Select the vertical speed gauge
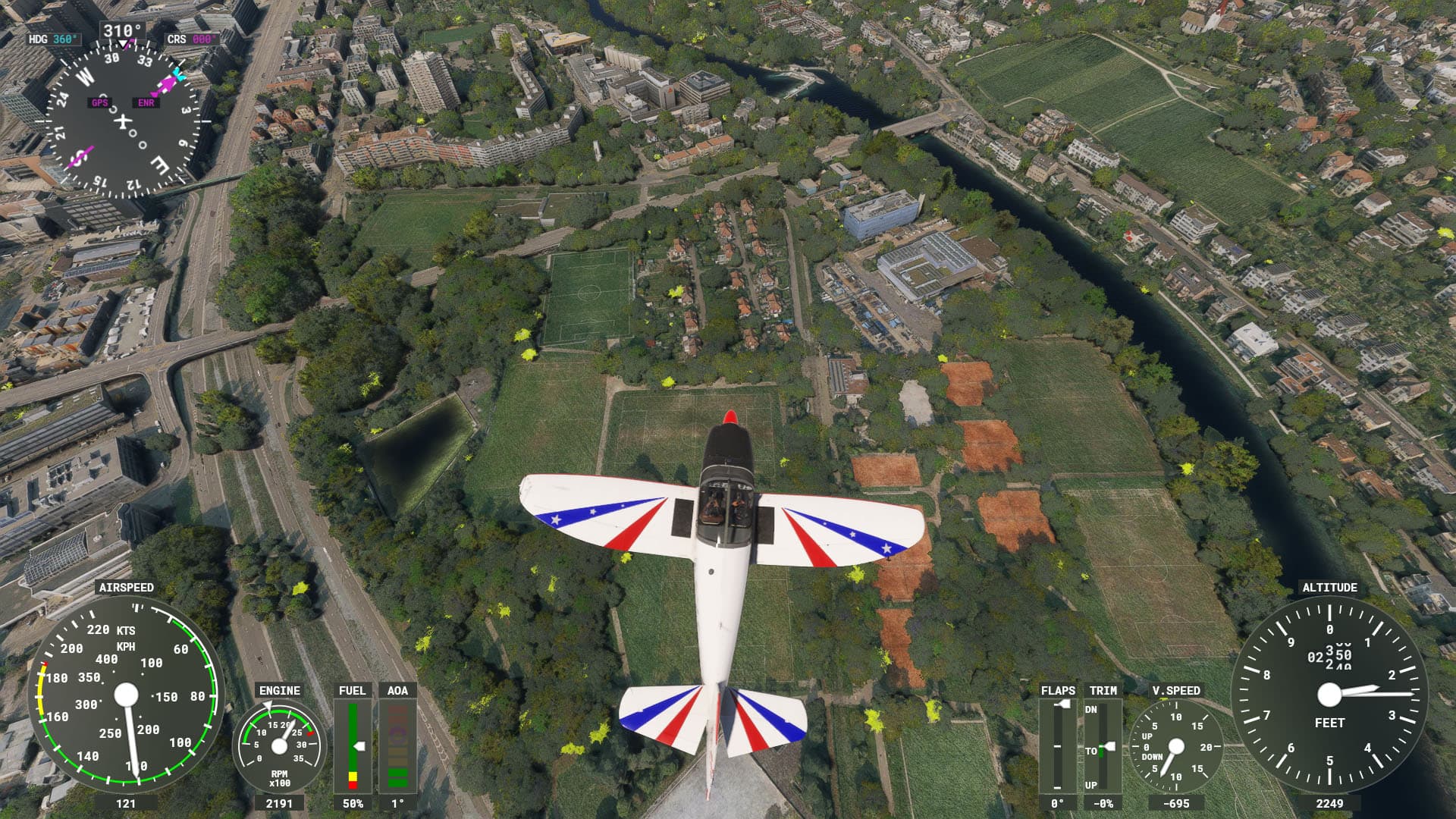Image resolution: width=1456 pixels, height=819 pixels. [x=1175, y=746]
